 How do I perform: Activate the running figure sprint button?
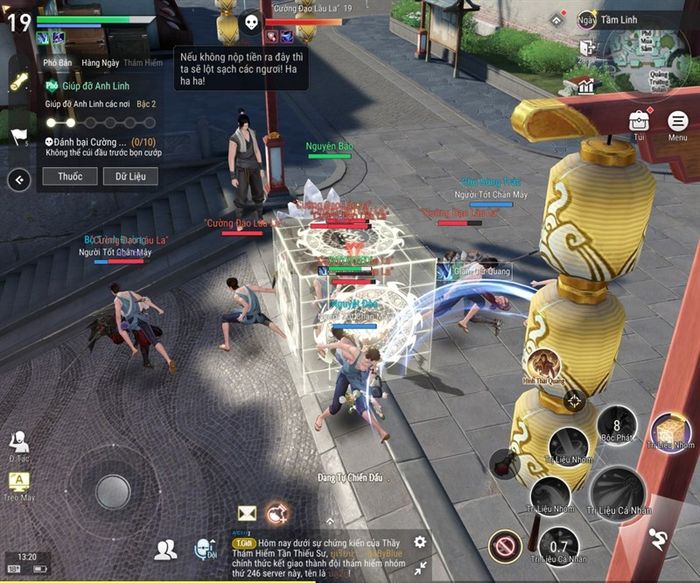point(658,539)
